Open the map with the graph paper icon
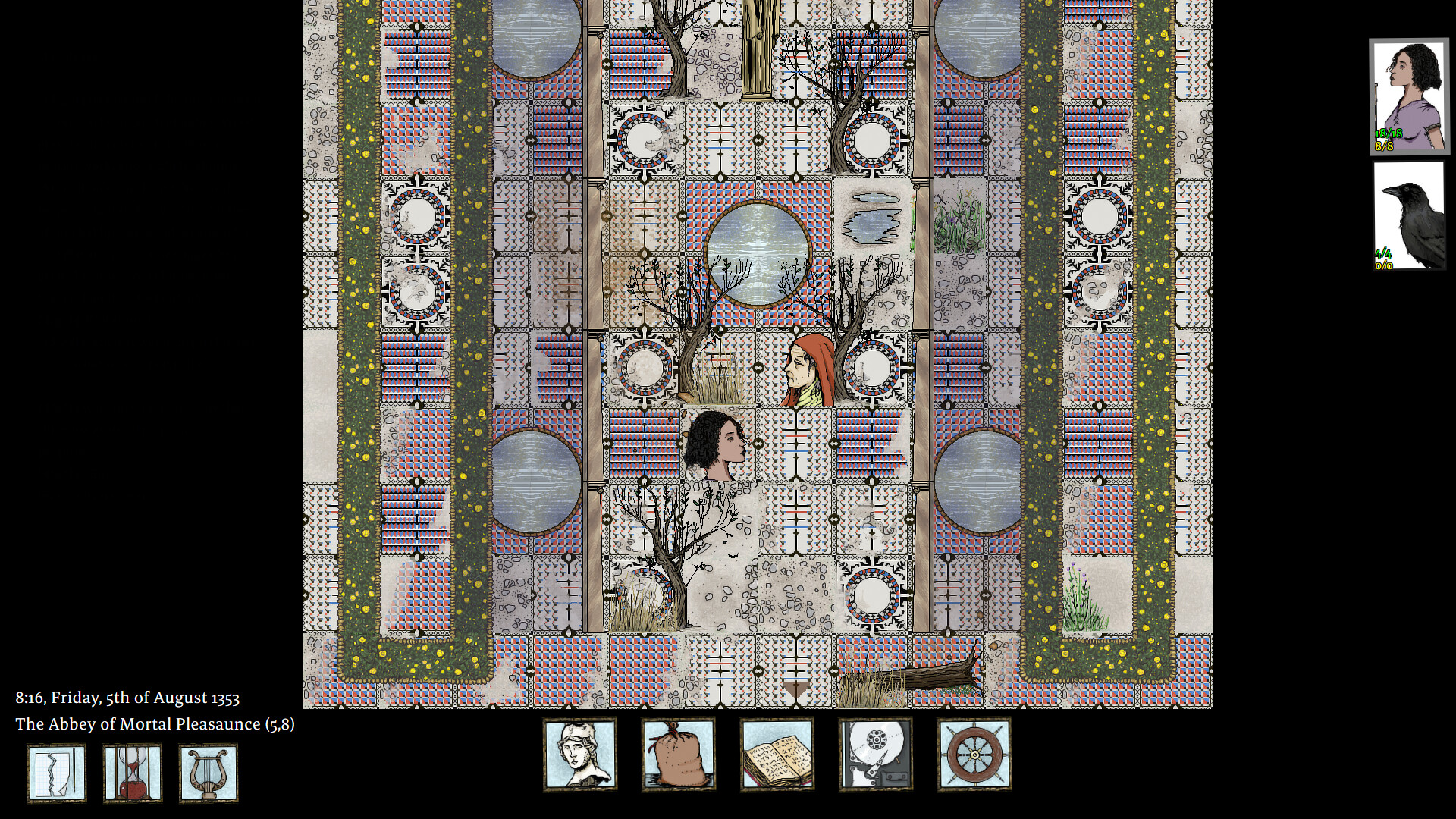1456x819 pixels. click(x=56, y=773)
